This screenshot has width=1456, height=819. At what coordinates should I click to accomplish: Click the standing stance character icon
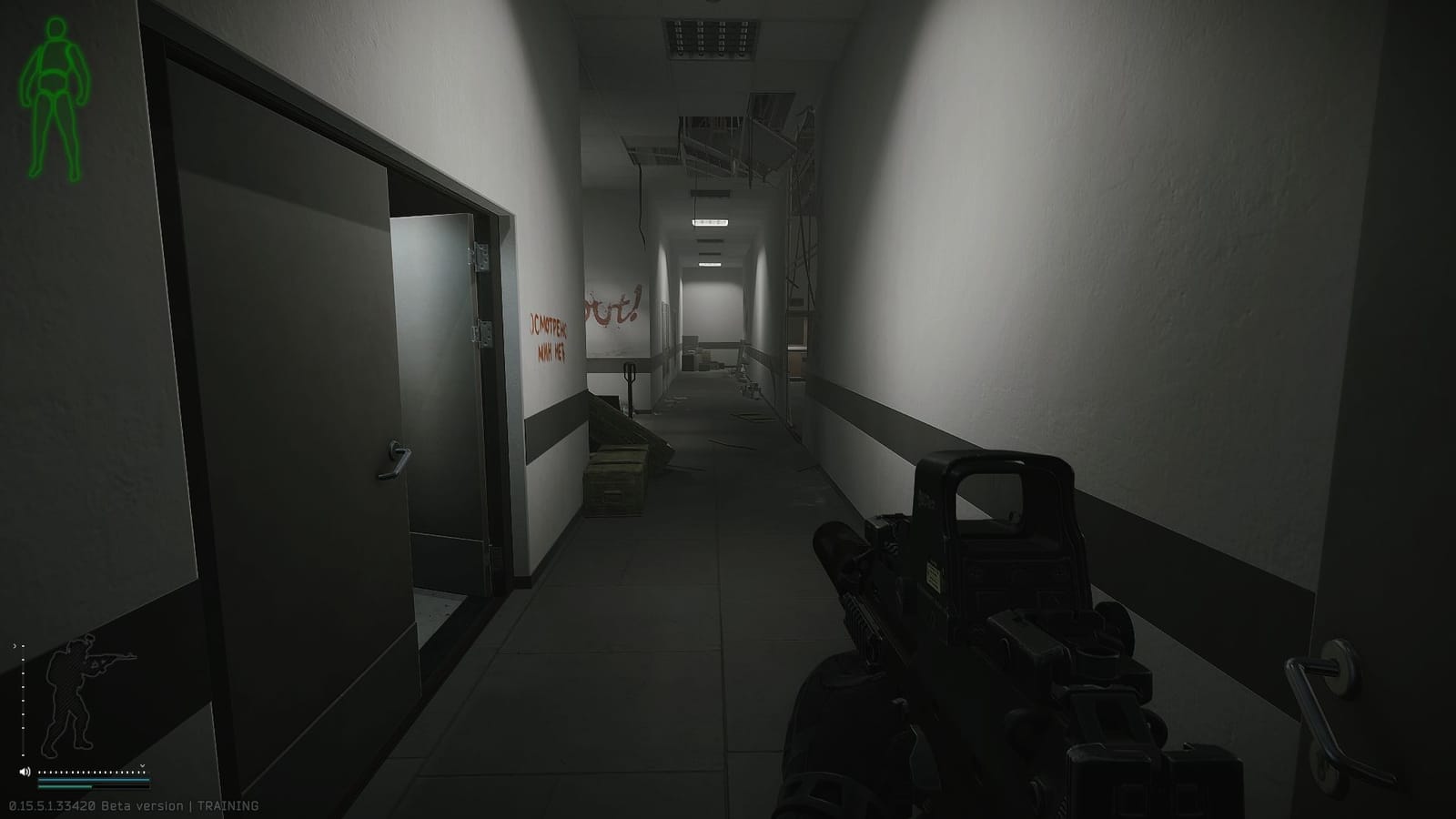click(x=68, y=696)
